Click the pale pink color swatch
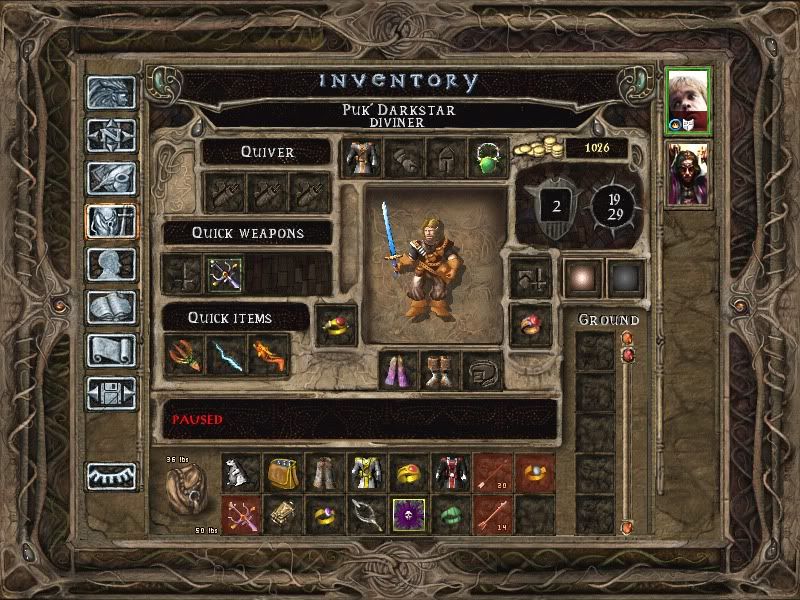 (x=583, y=279)
